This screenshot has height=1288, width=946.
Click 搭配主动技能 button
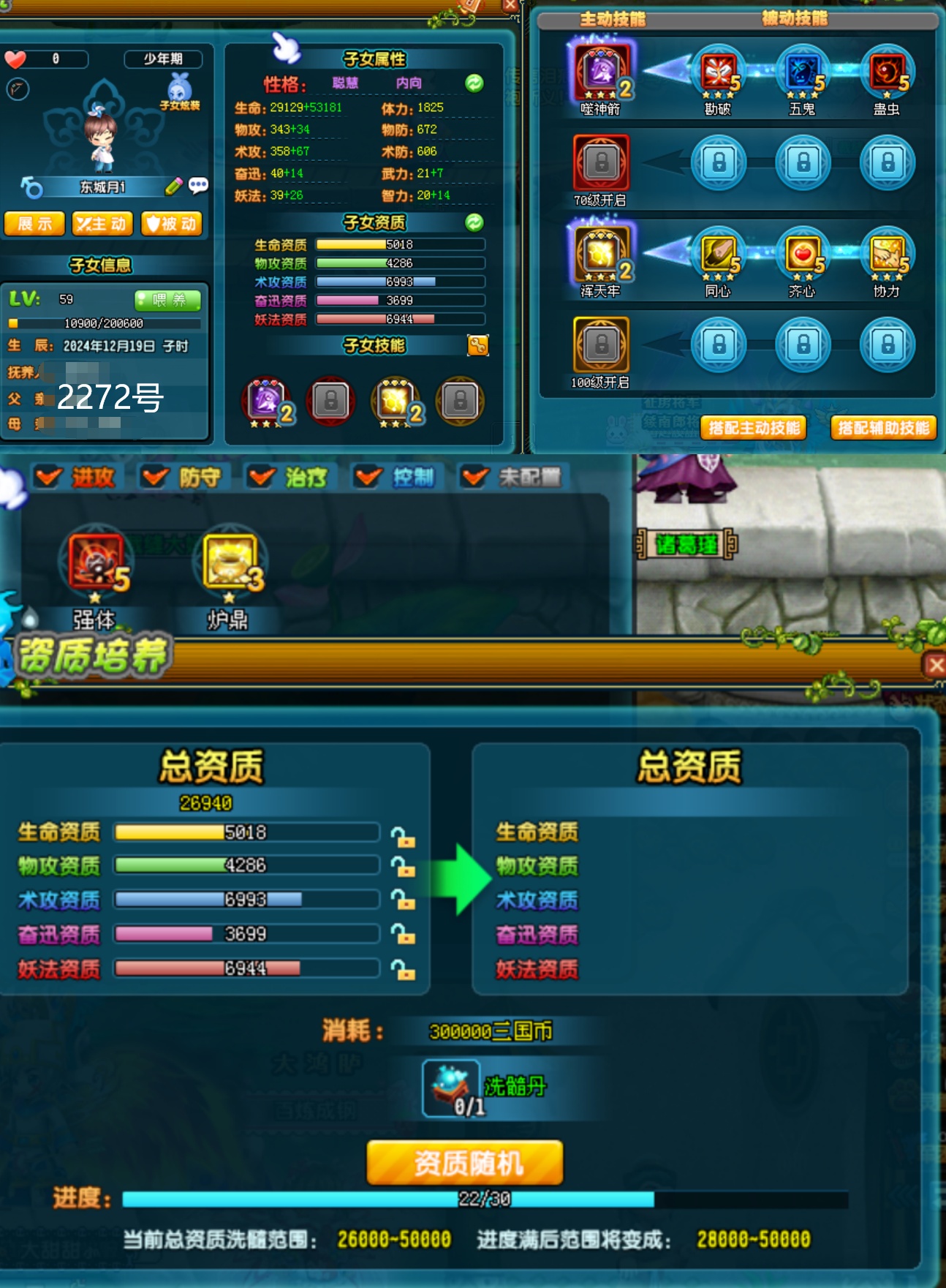click(x=754, y=428)
